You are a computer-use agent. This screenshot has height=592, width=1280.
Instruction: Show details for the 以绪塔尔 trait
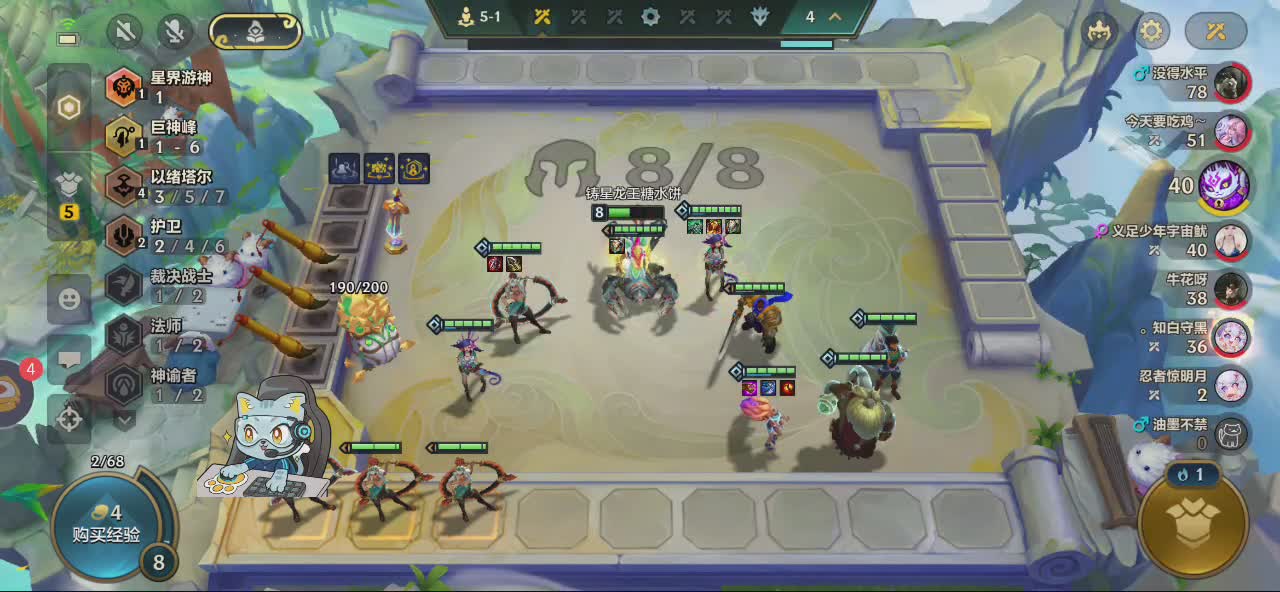(124, 186)
